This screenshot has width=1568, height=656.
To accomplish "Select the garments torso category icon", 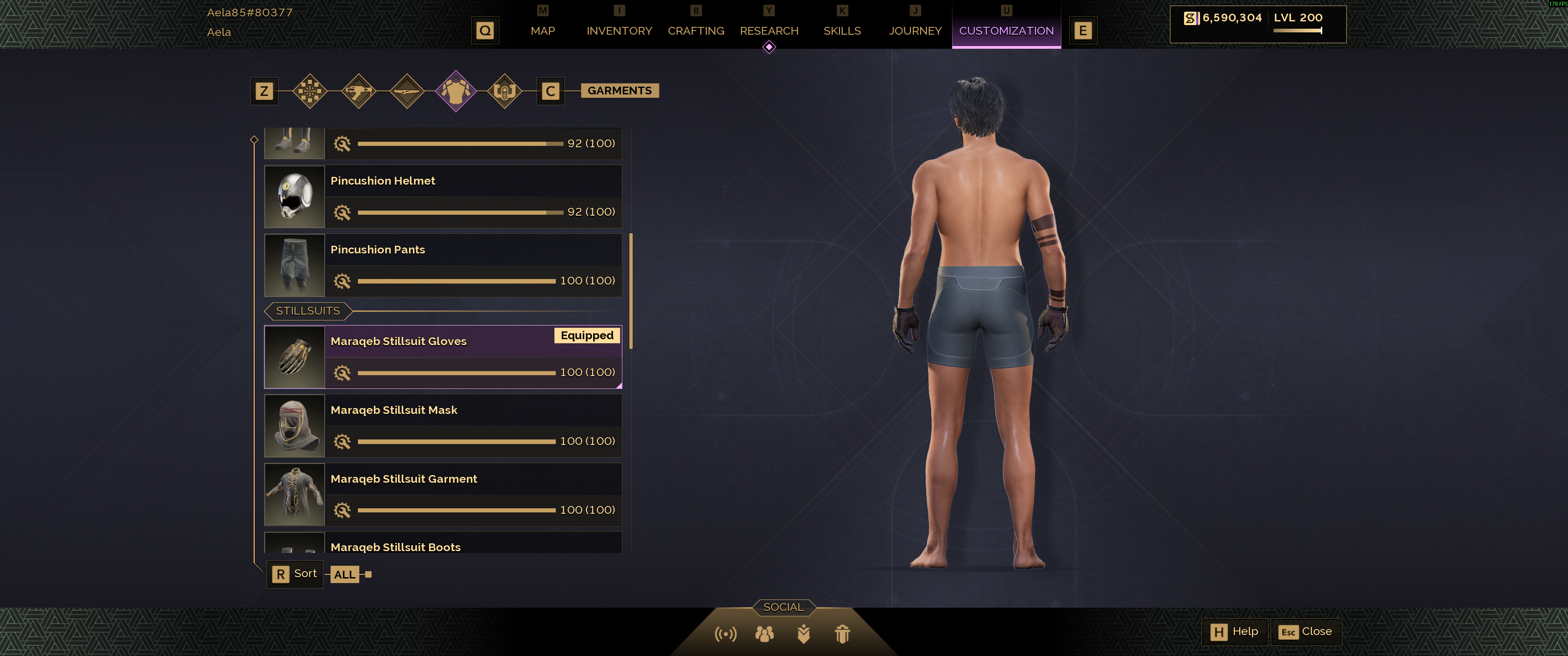I will tap(455, 91).
